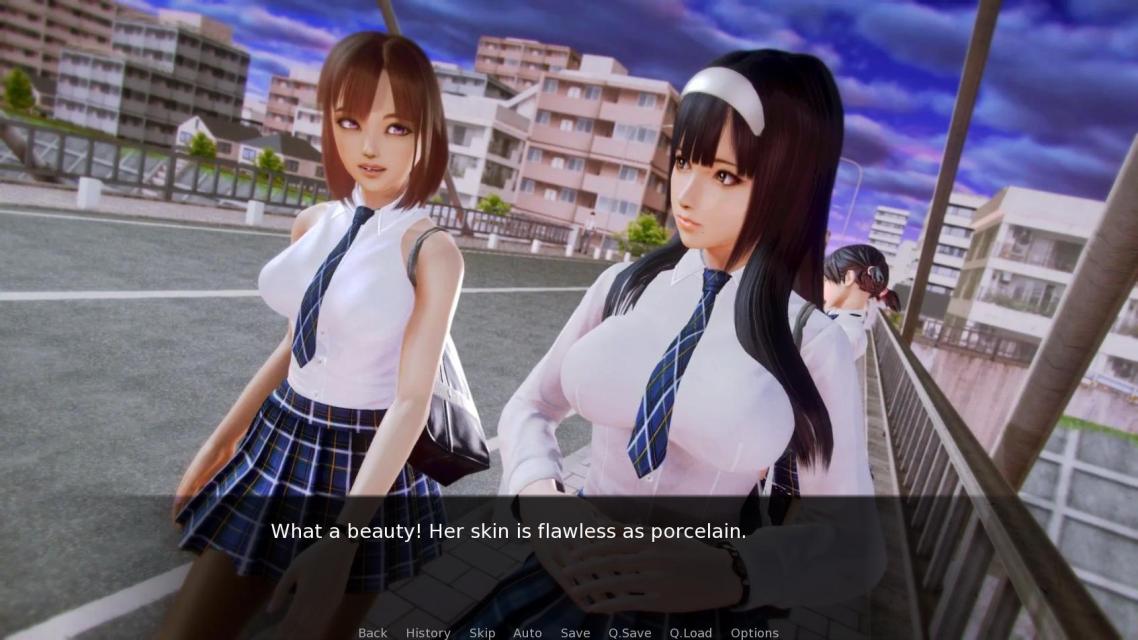This screenshot has height=640, width=1138.
Task: Open the dialogue History log
Action: tap(428, 632)
